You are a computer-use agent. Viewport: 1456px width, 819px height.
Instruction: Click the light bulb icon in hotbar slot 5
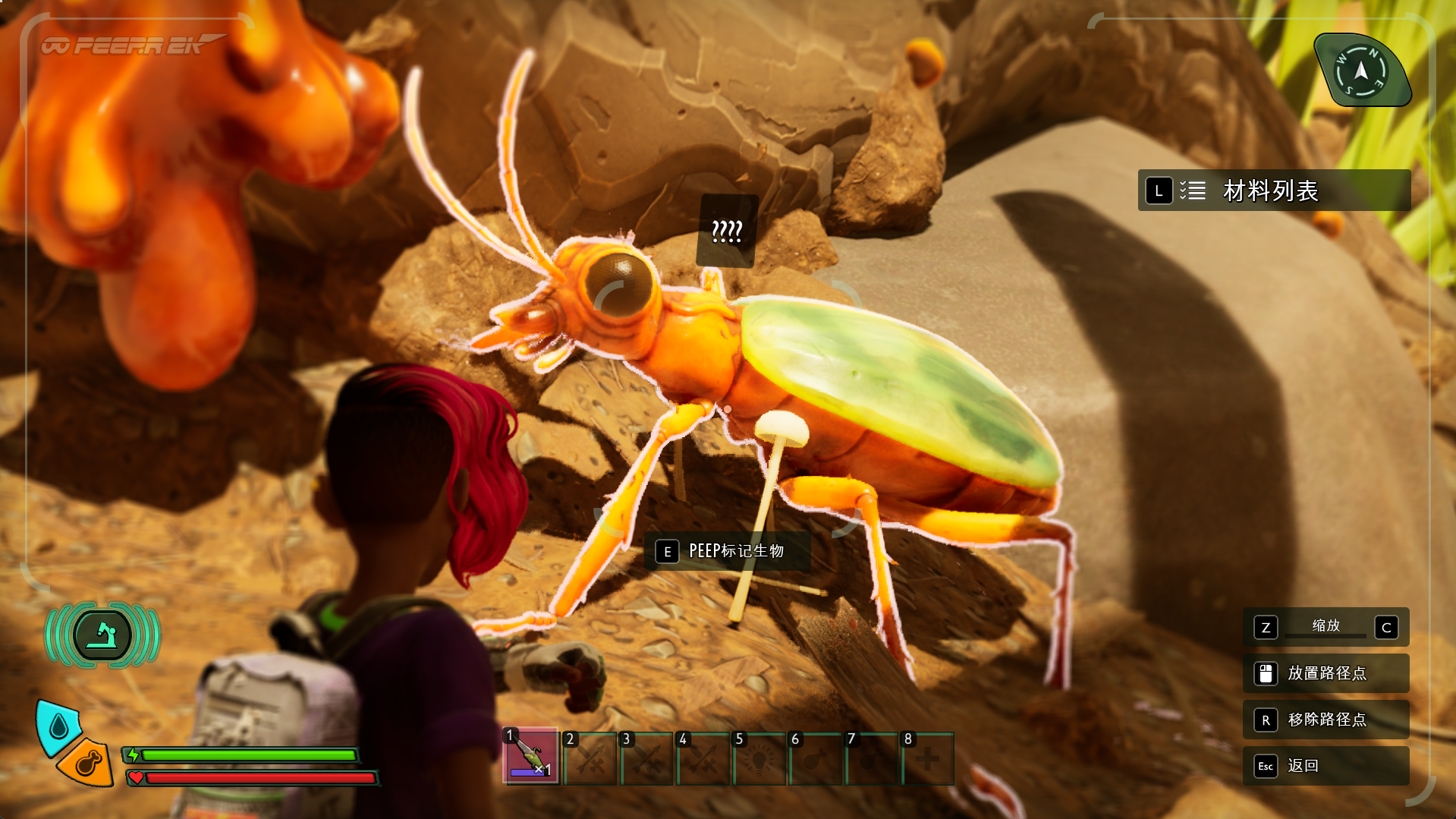pos(760,758)
